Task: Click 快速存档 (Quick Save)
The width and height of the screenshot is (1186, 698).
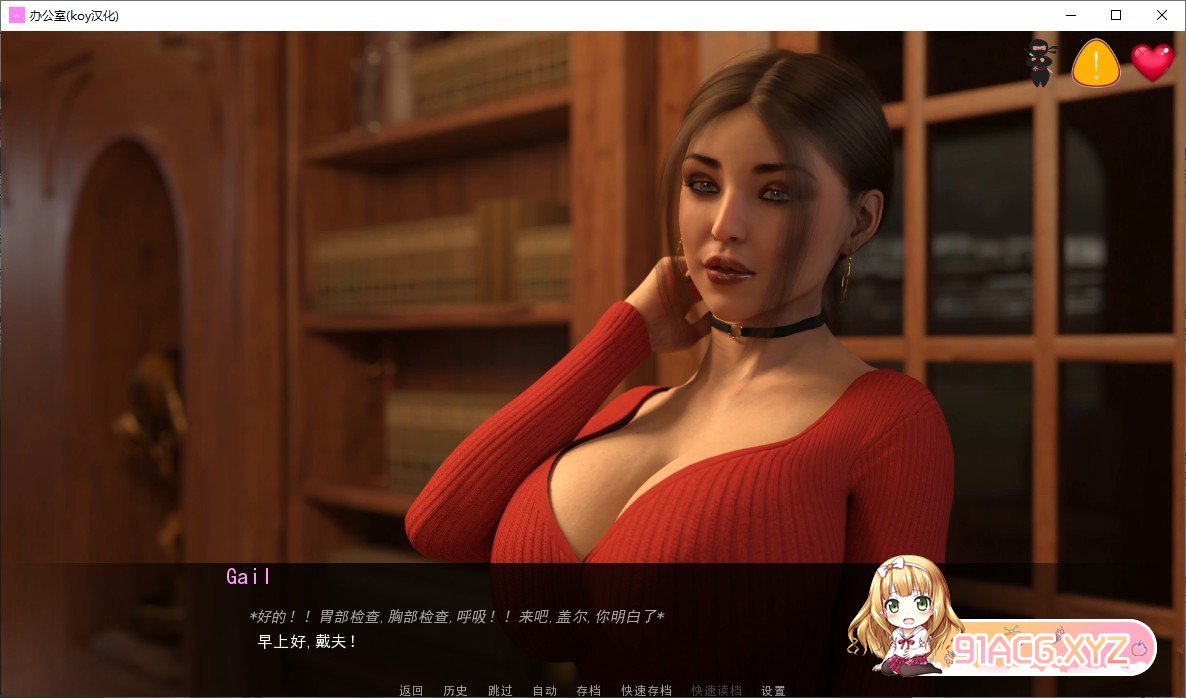Action: [x=646, y=690]
